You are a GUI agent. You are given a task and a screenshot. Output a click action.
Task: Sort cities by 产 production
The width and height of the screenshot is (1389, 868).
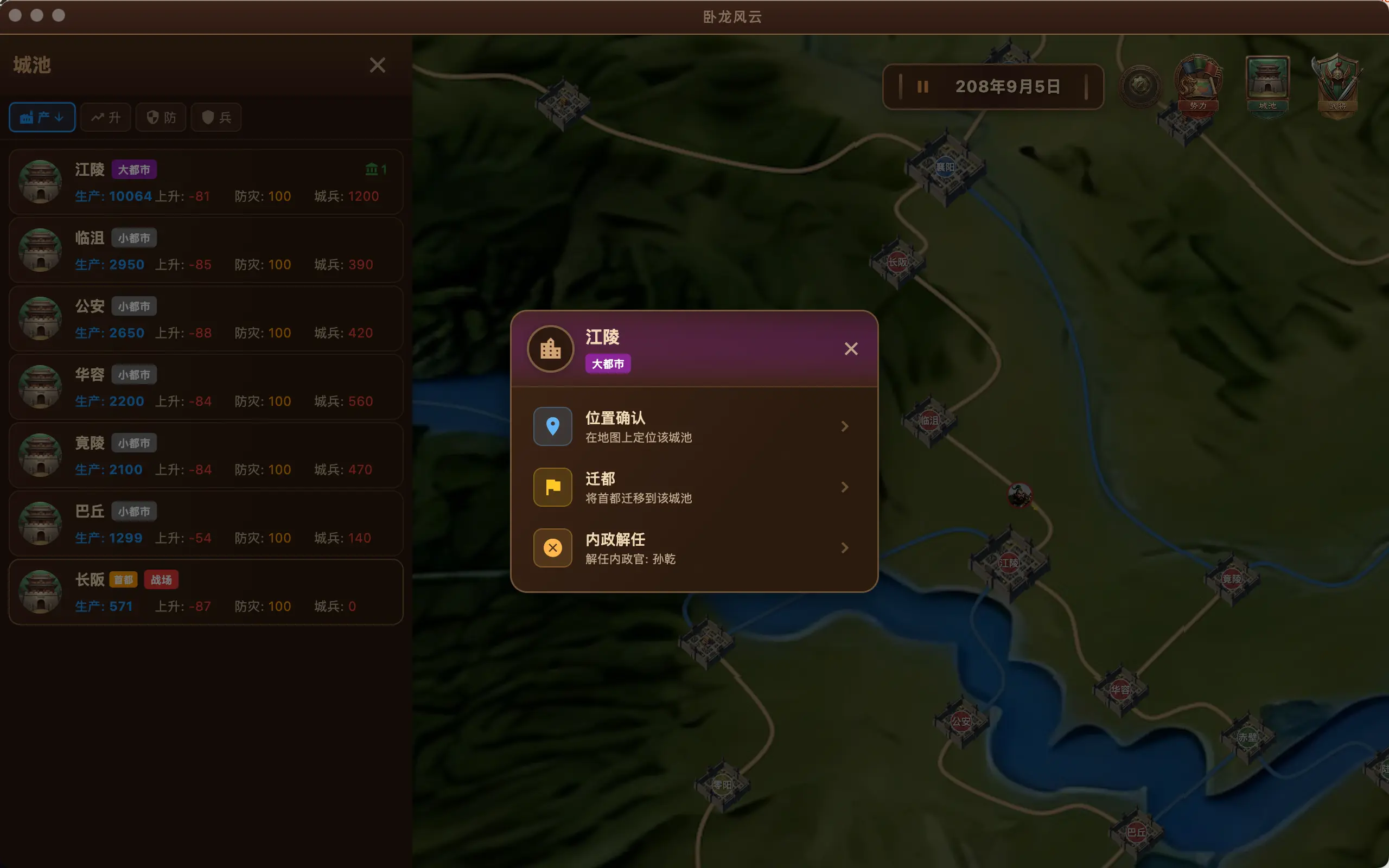click(x=42, y=118)
